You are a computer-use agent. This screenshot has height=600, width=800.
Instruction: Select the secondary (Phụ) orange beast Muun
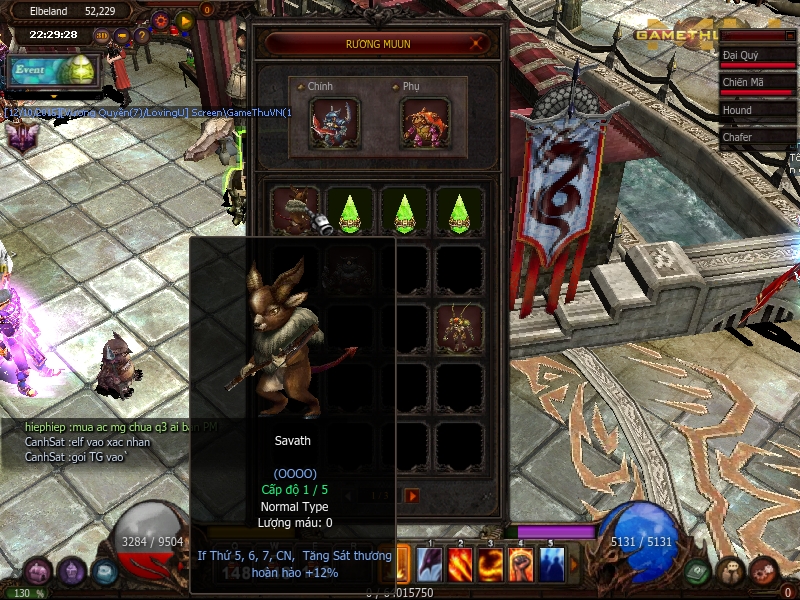click(425, 124)
